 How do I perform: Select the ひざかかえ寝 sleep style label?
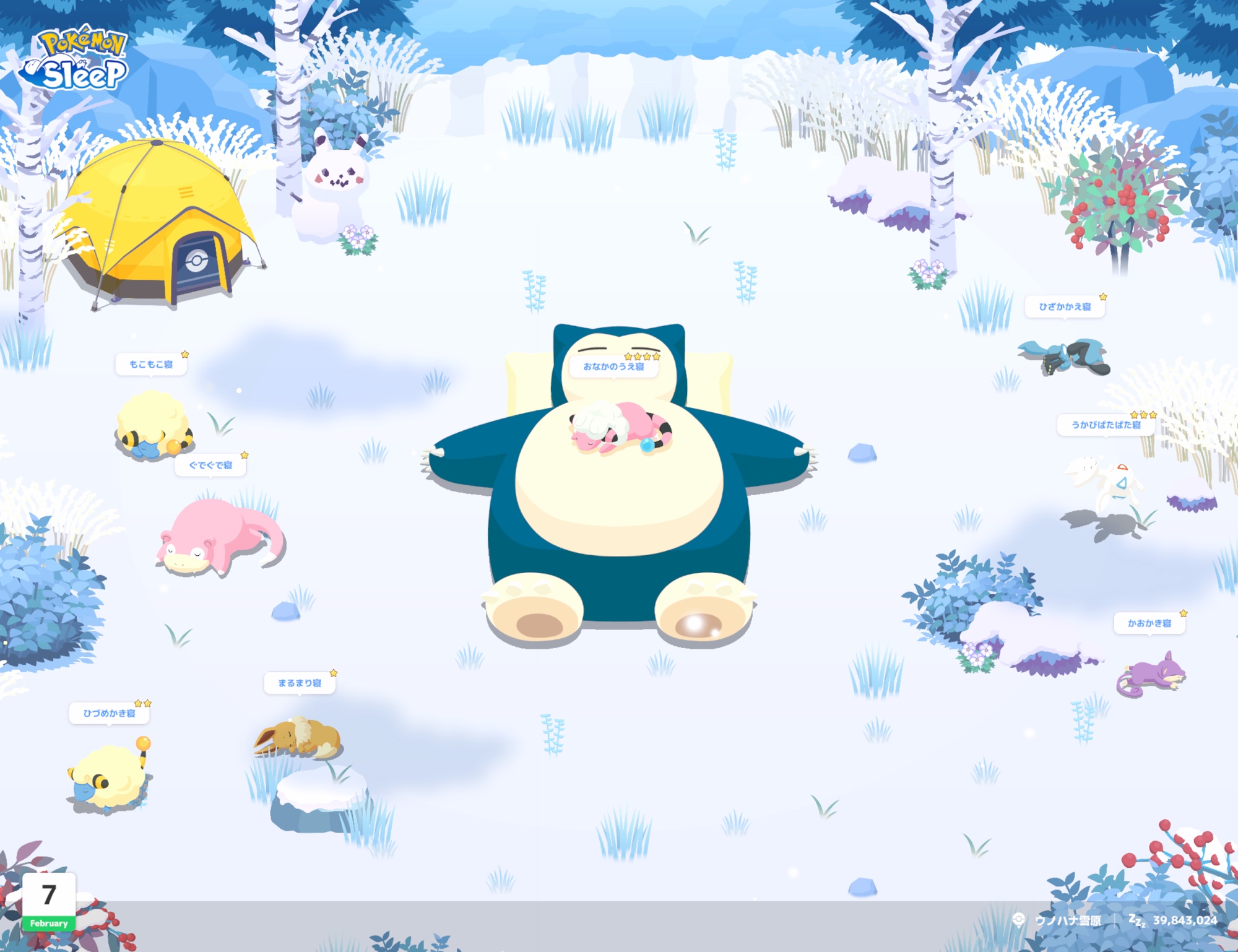(1065, 306)
